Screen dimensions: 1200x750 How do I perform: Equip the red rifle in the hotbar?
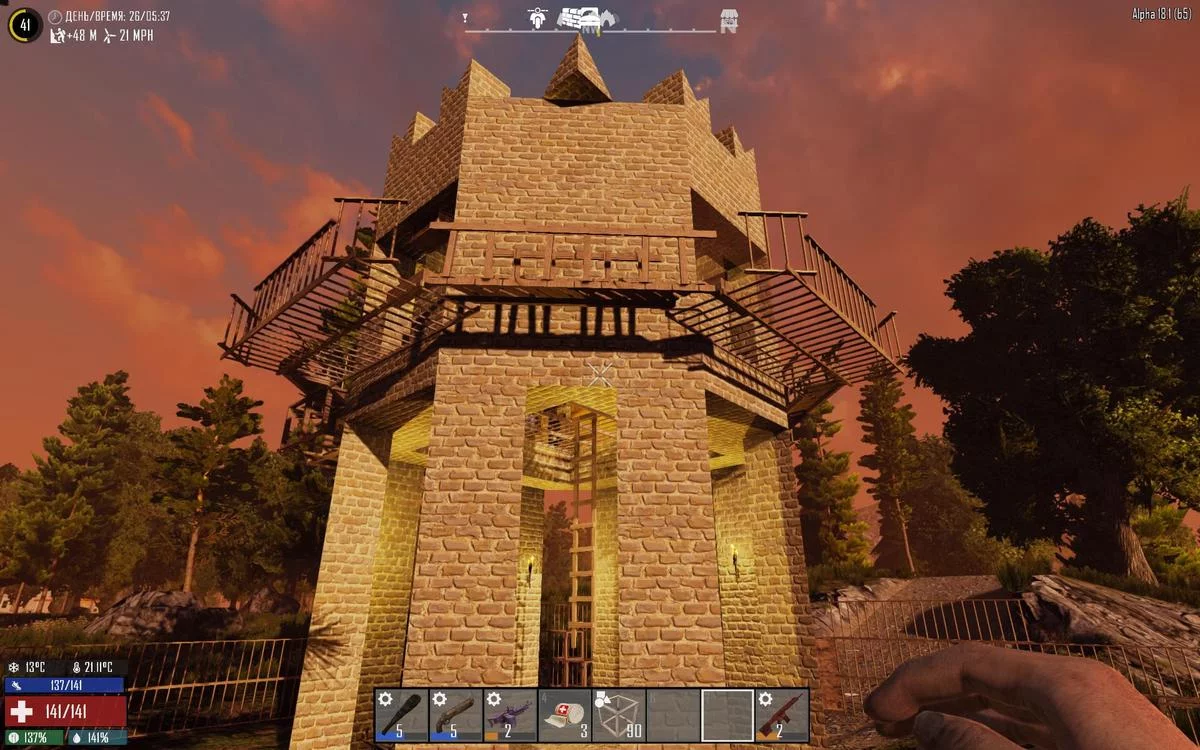click(782, 715)
